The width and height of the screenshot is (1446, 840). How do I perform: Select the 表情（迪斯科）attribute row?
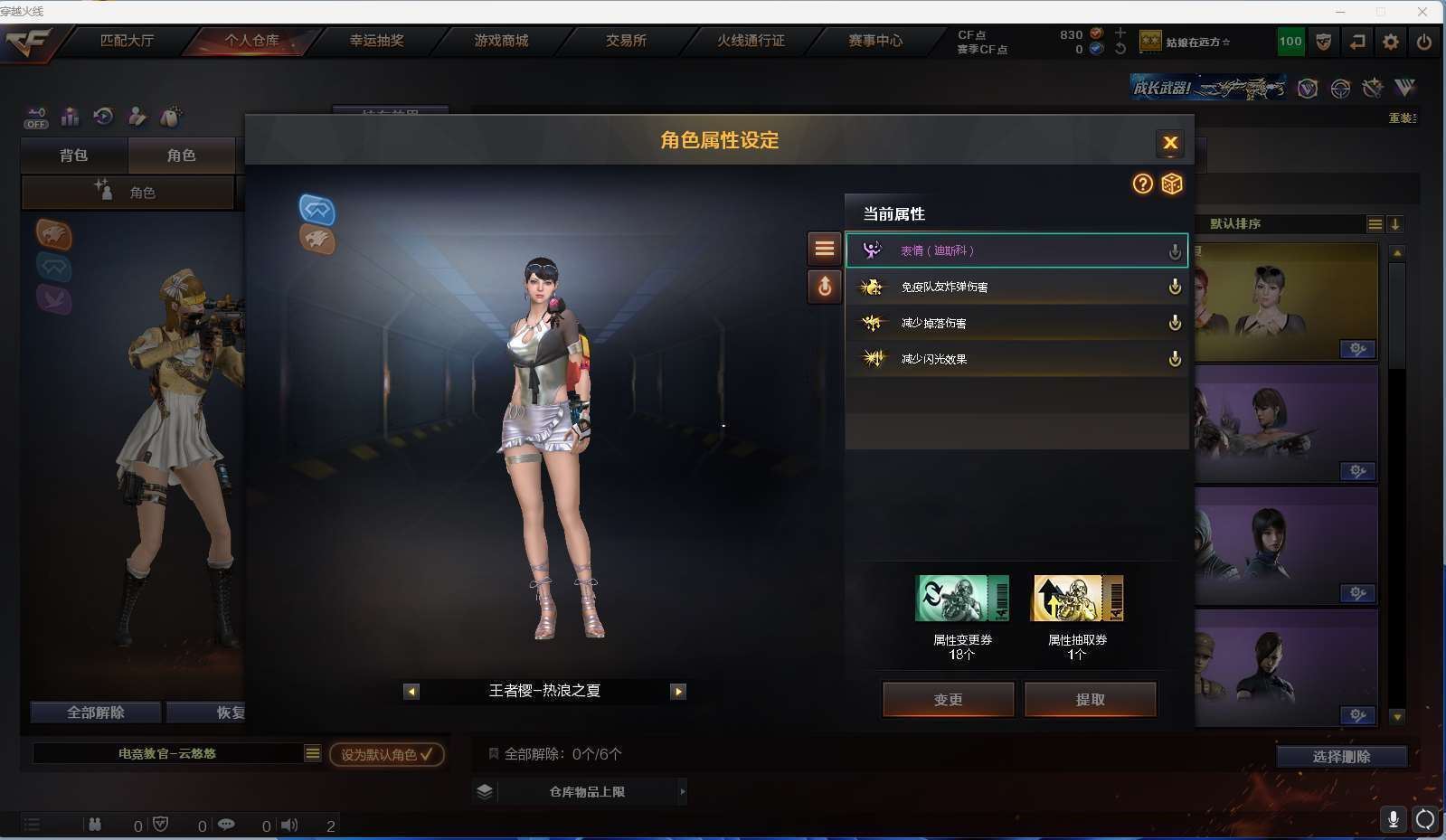coord(1016,250)
